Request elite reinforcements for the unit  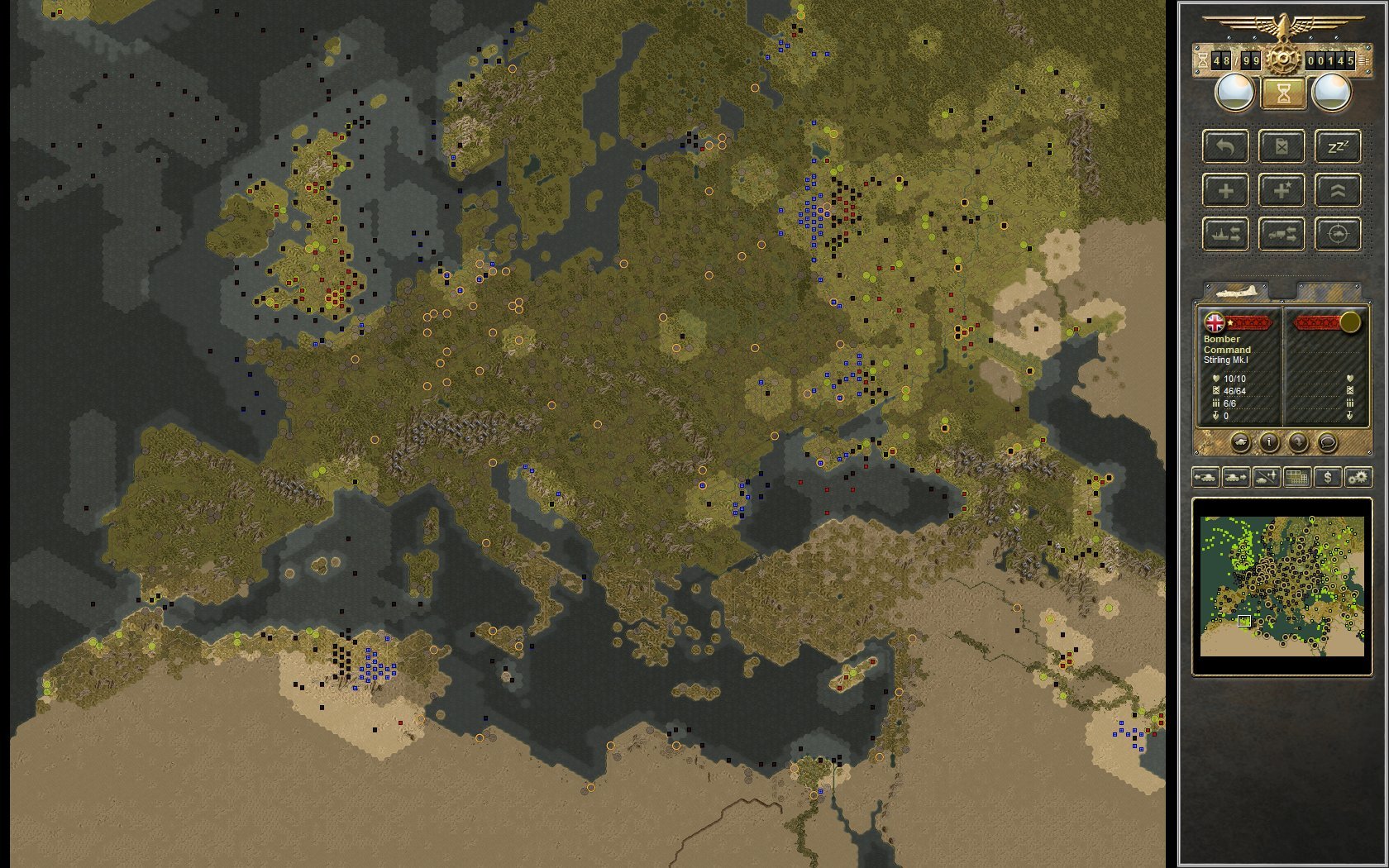click(x=1282, y=192)
